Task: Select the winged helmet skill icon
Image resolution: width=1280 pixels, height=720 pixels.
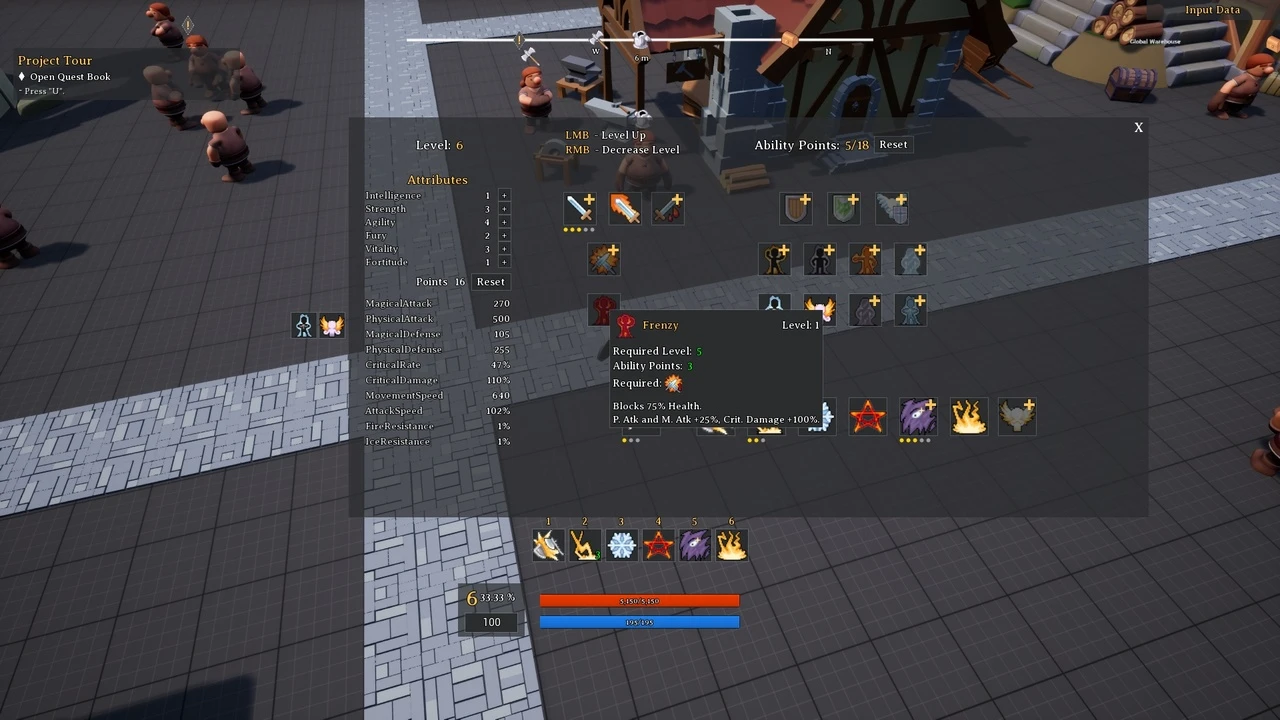Action: [1017, 416]
